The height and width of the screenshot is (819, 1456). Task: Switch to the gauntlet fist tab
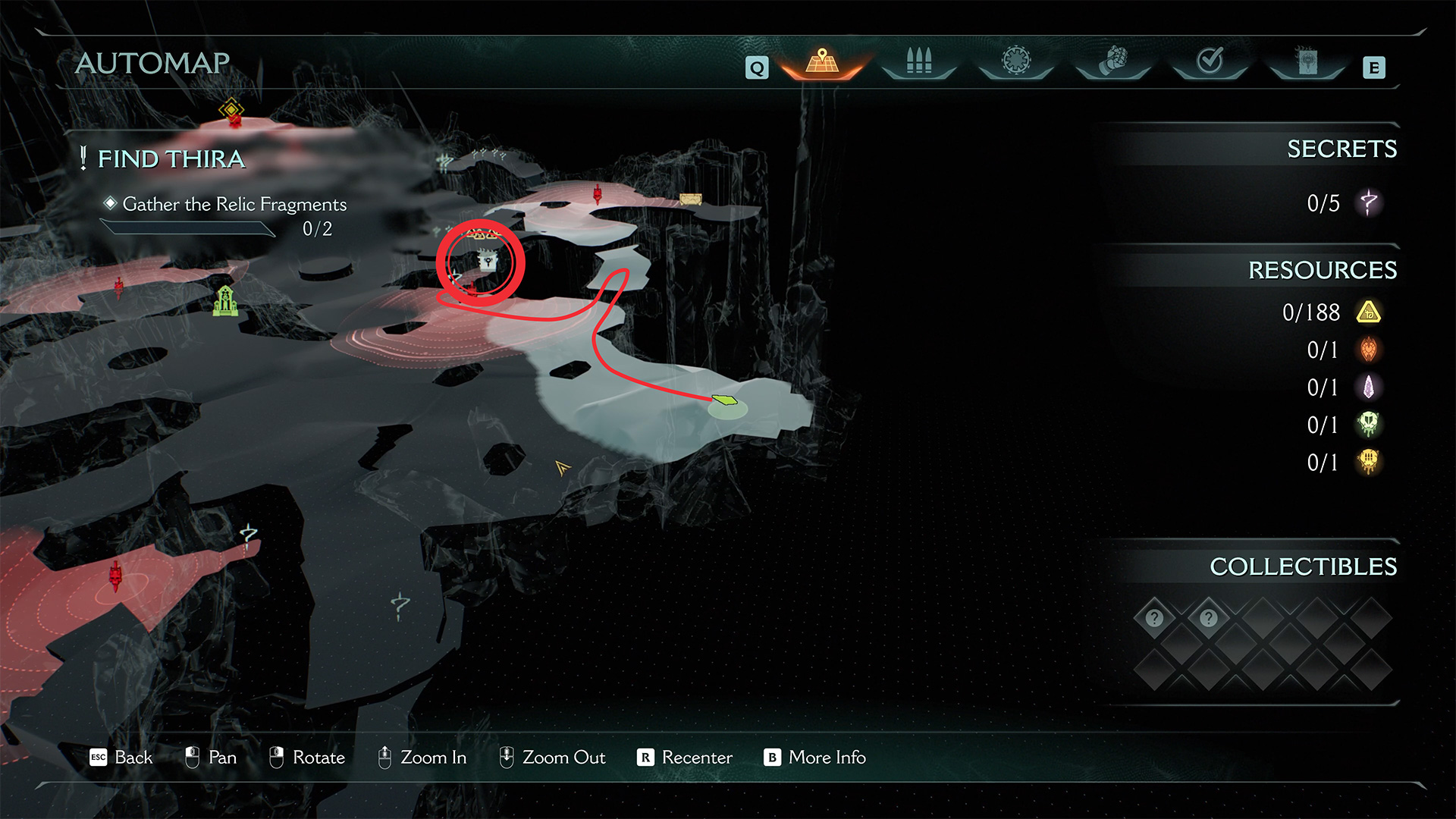pos(1113,61)
